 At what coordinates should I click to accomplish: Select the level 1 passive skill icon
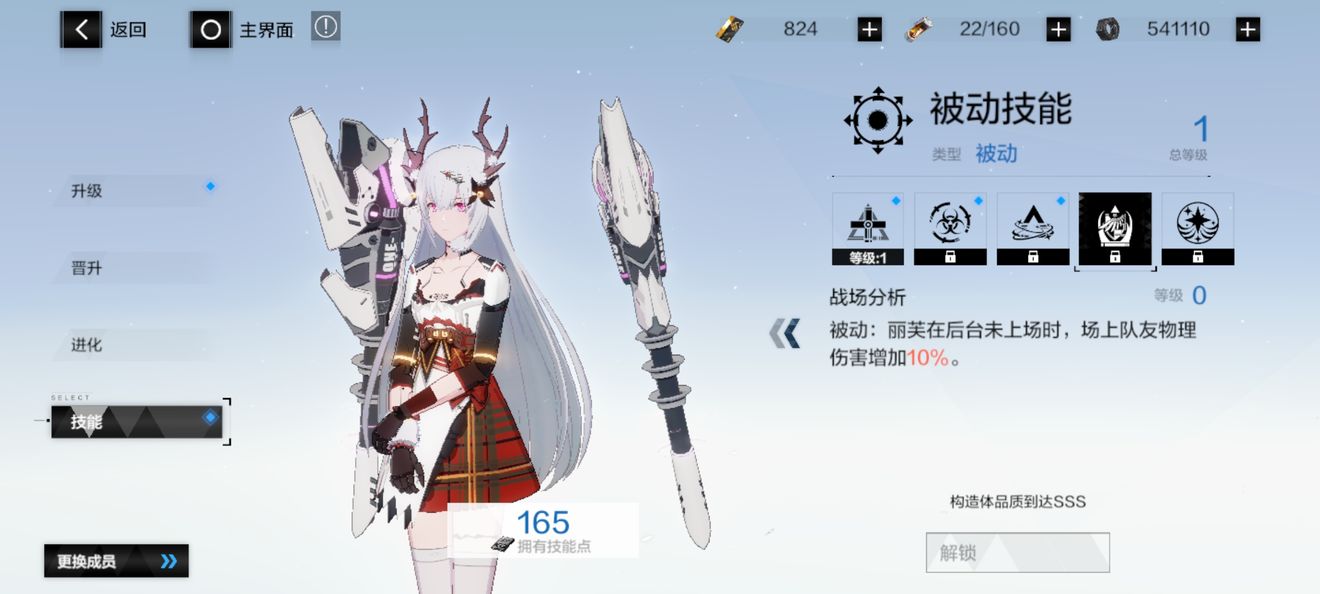(x=868, y=229)
